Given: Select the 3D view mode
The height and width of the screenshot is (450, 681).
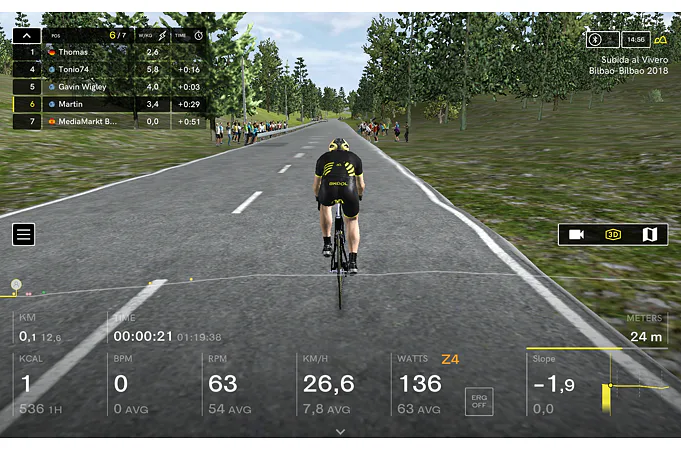Looking at the screenshot, I should [x=613, y=234].
